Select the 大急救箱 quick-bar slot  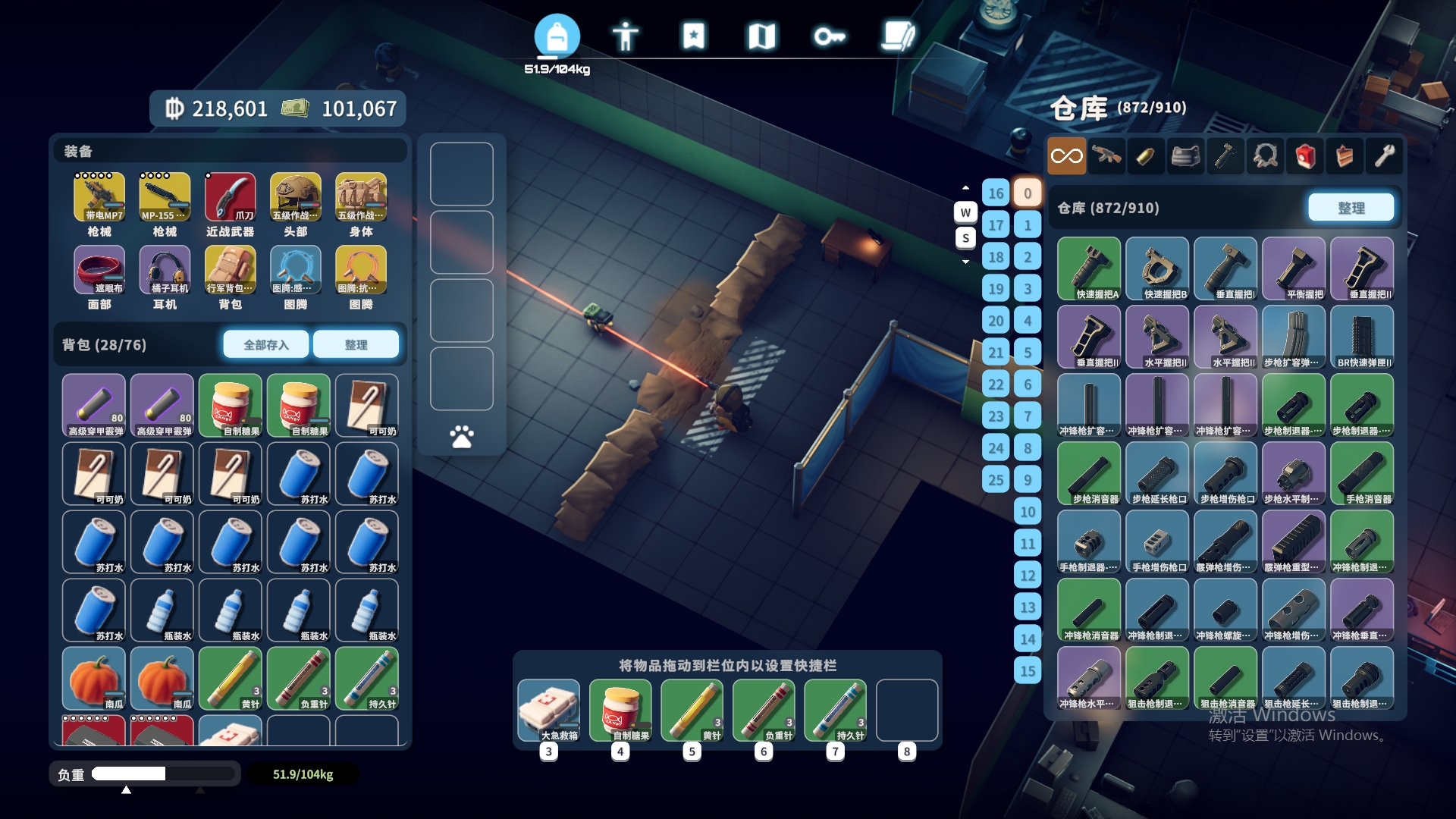549,710
